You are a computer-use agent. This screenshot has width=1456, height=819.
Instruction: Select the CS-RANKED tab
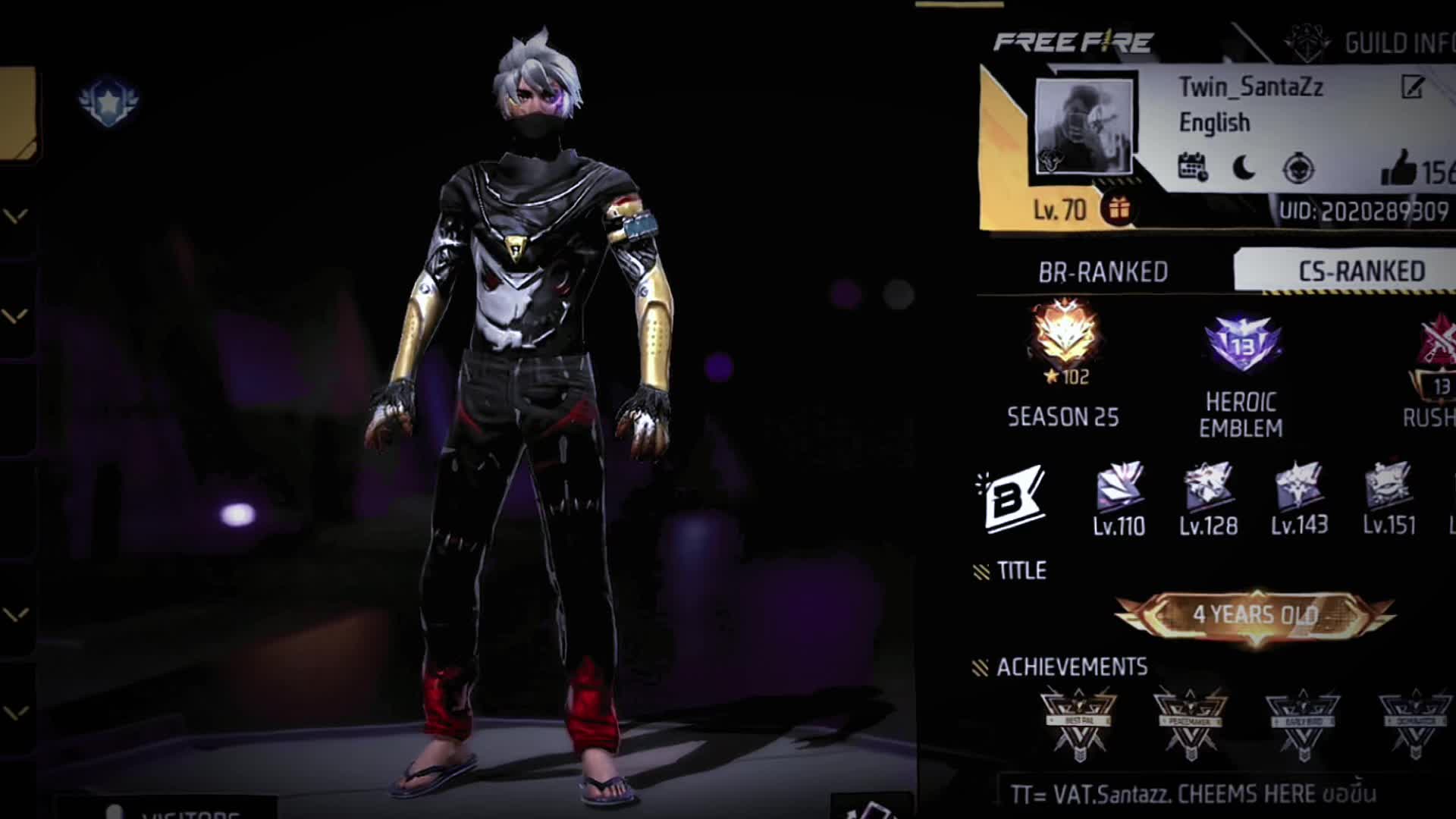click(1360, 271)
